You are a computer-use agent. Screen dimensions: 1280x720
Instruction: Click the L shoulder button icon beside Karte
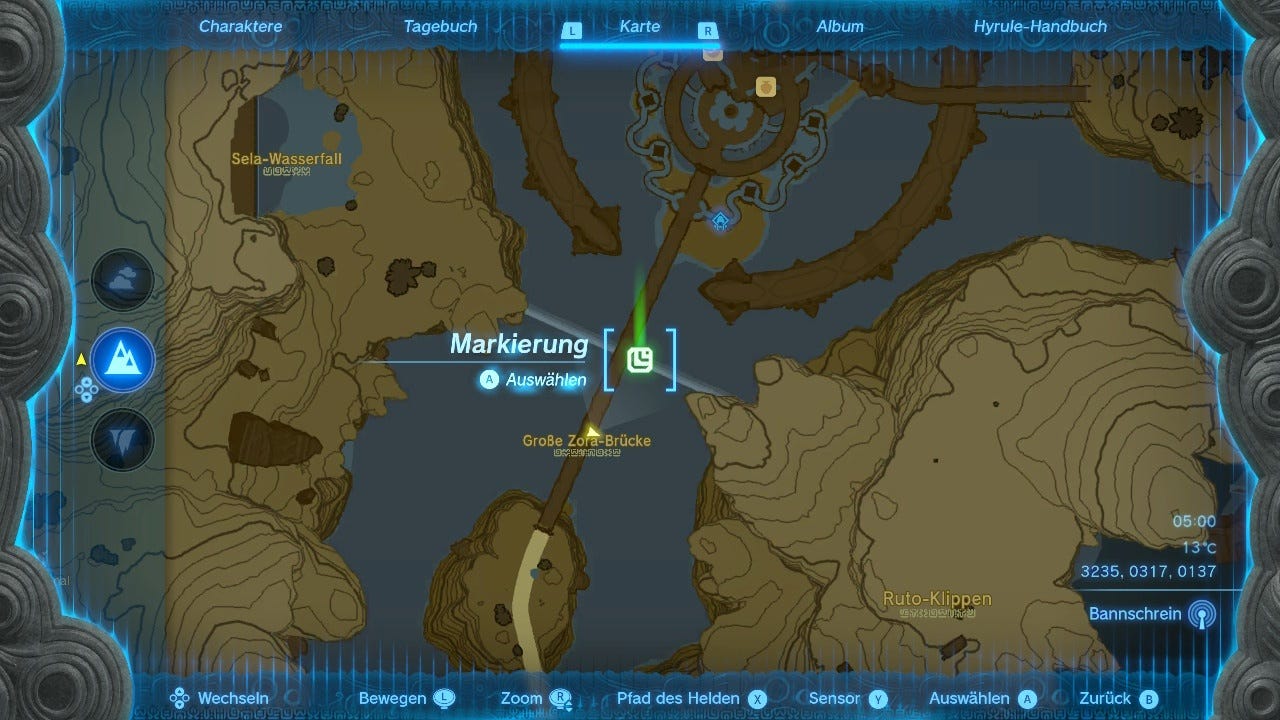572,31
